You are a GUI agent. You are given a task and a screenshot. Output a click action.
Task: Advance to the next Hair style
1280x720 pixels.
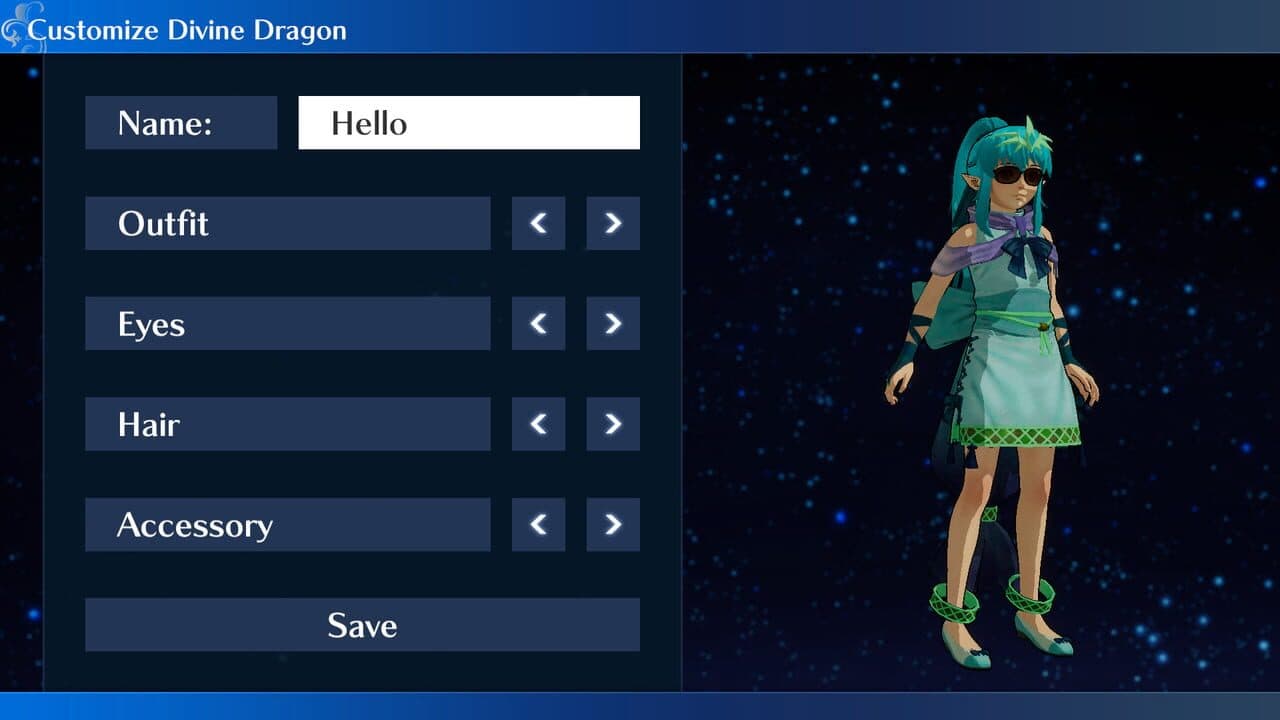click(x=612, y=424)
